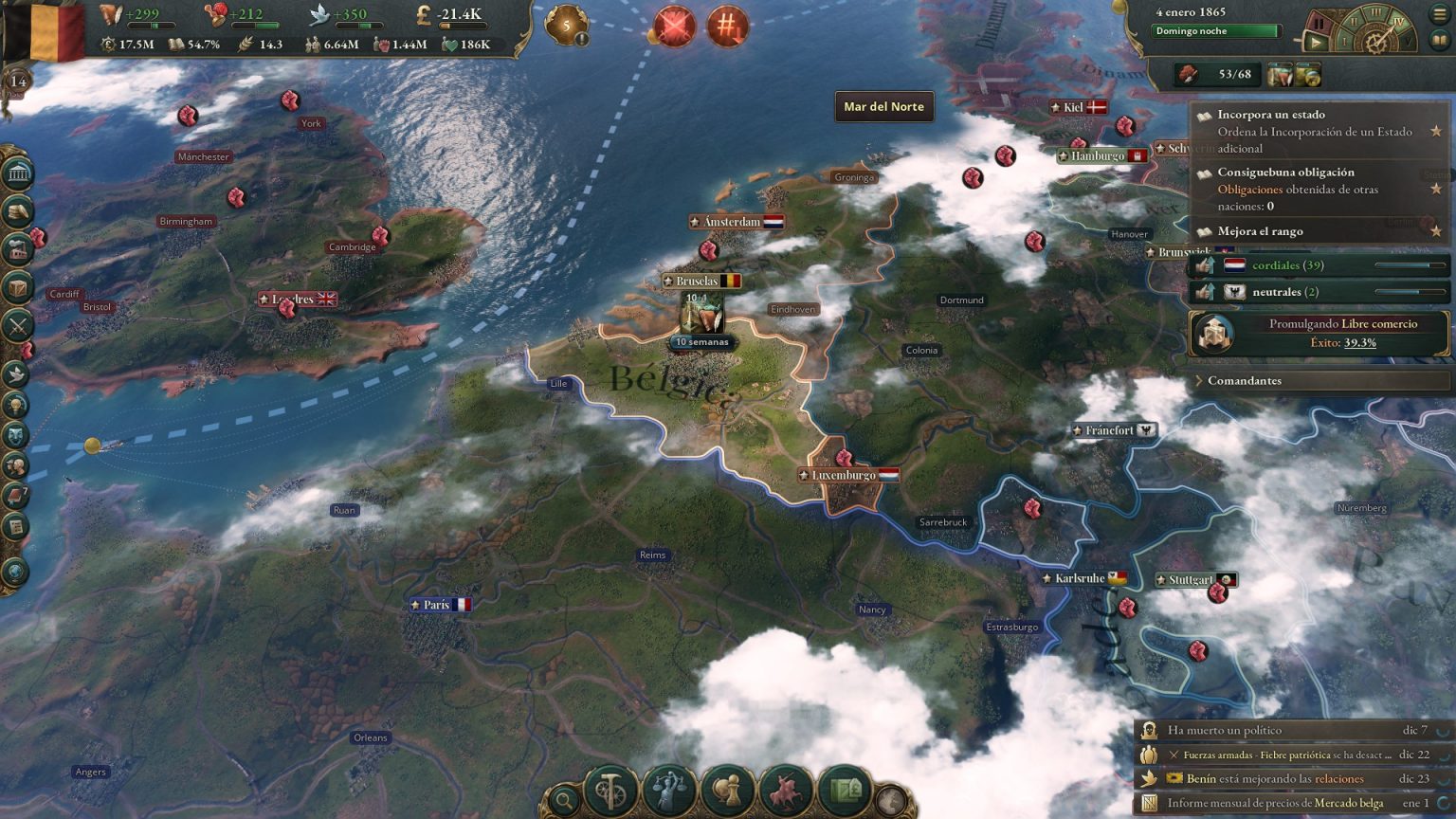Click the Libre comercio success progress bar

tap(1342, 342)
